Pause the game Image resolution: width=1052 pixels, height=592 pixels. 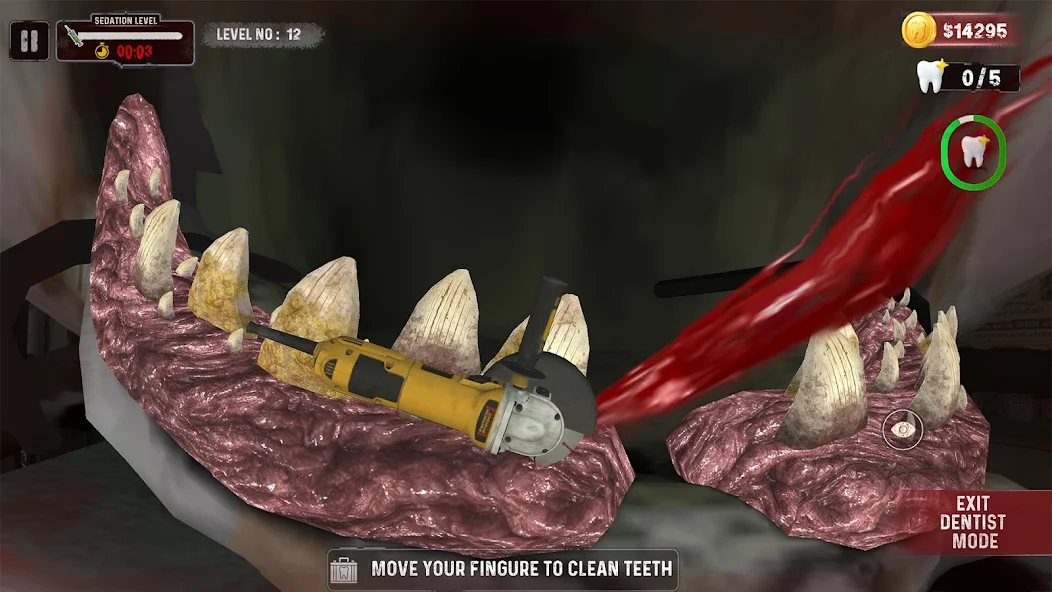tap(29, 41)
